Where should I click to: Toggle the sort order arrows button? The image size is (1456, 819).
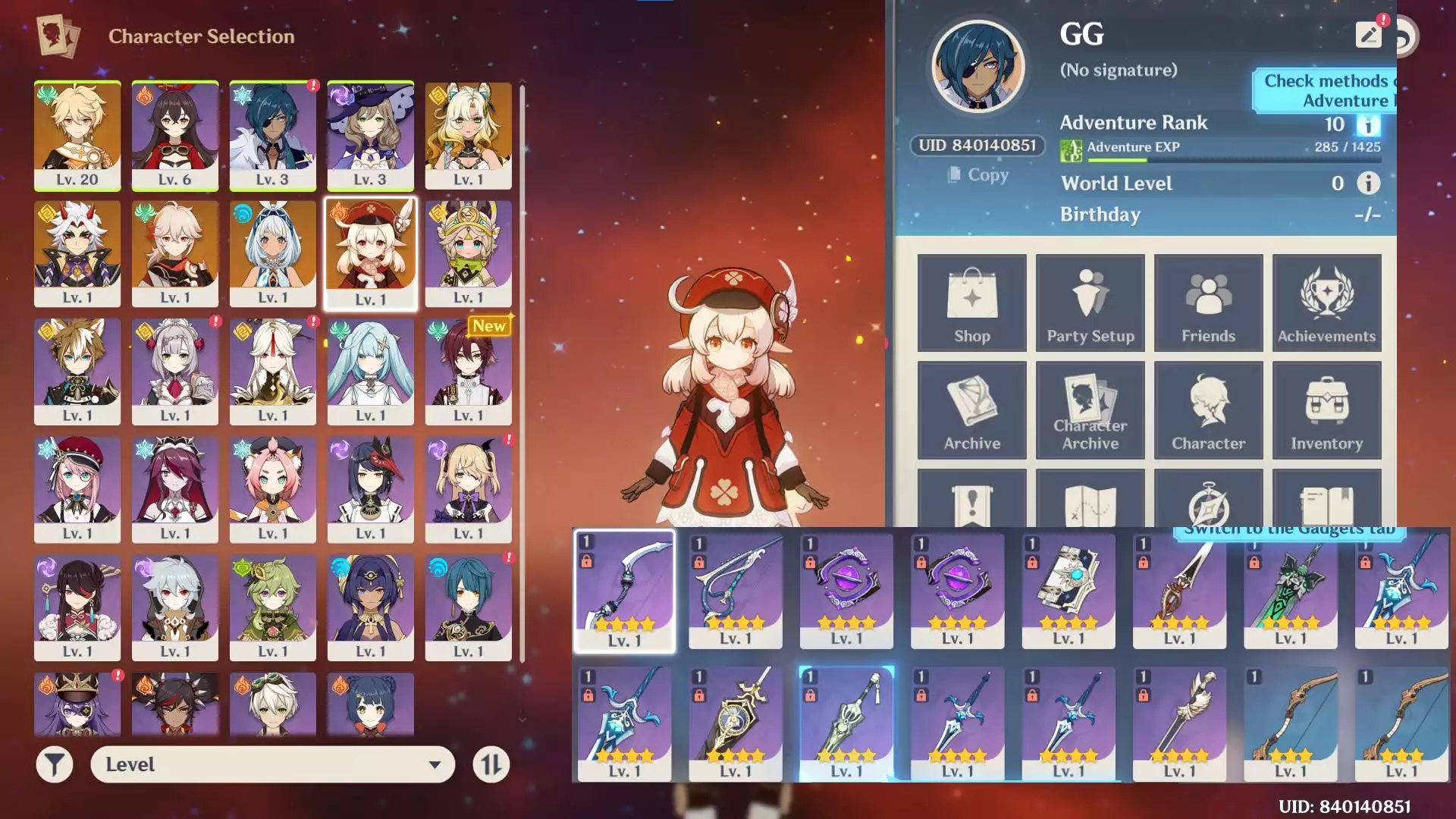(491, 764)
